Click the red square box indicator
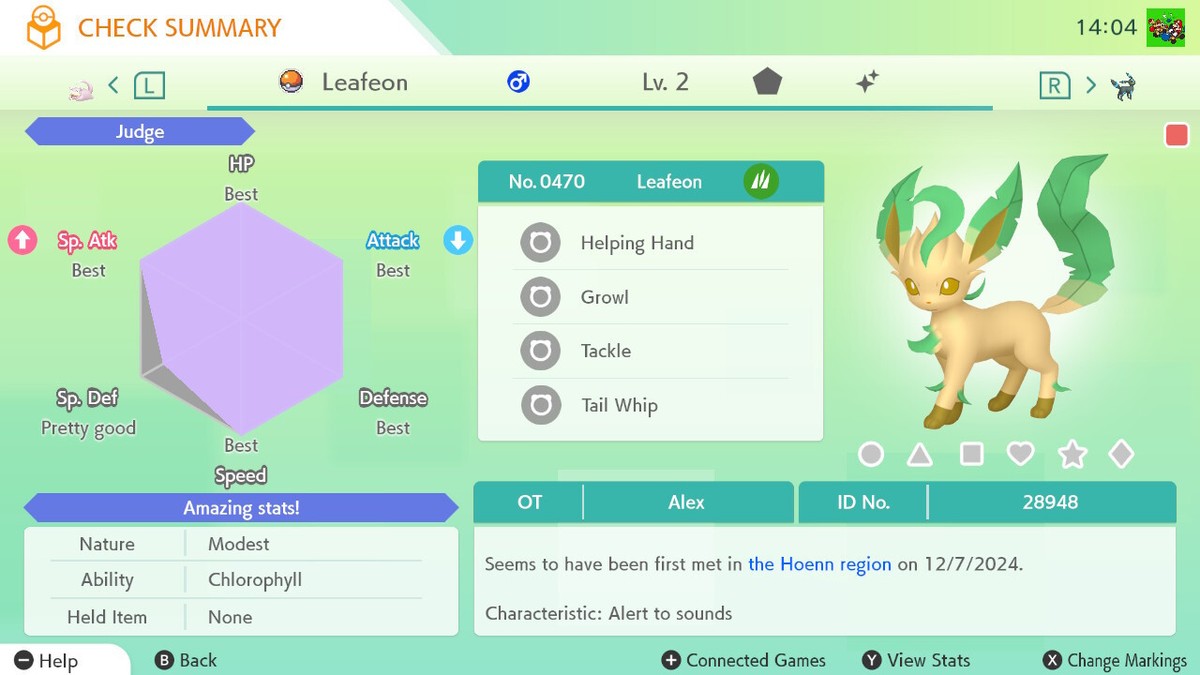The image size is (1200, 675). (x=1177, y=135)
